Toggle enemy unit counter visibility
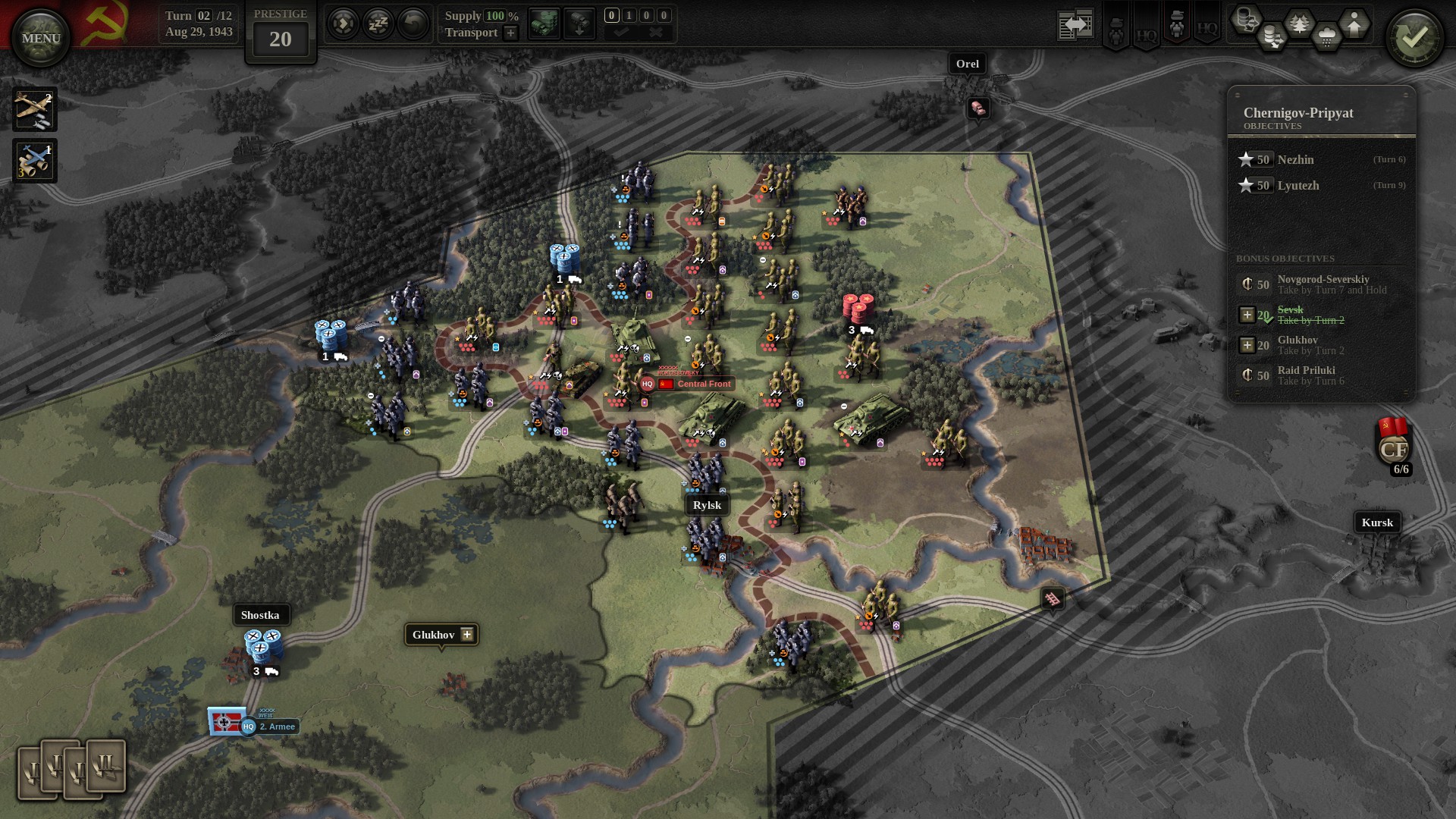 1175,25
